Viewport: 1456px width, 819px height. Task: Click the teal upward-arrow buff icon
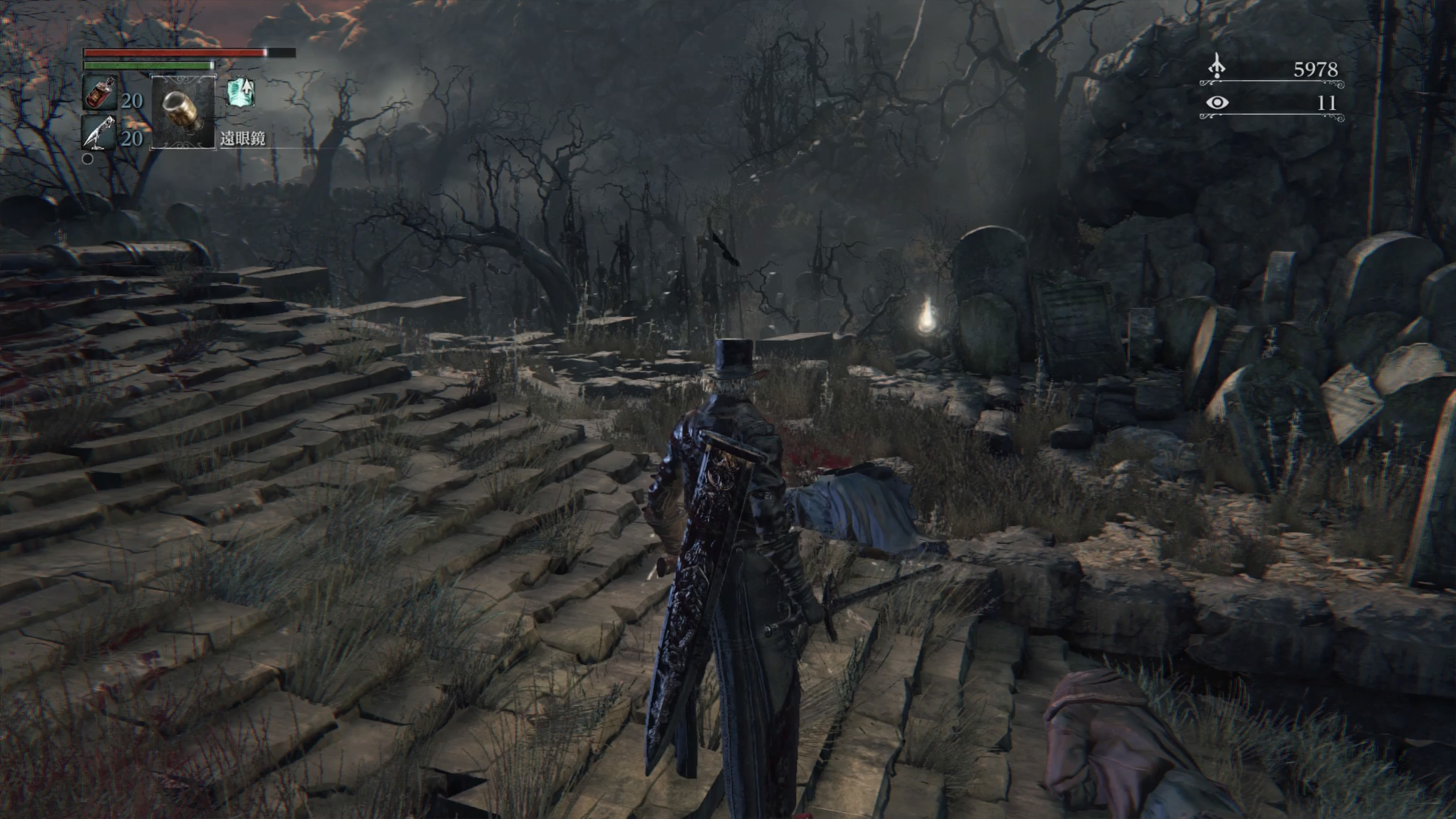click(241, 93)
